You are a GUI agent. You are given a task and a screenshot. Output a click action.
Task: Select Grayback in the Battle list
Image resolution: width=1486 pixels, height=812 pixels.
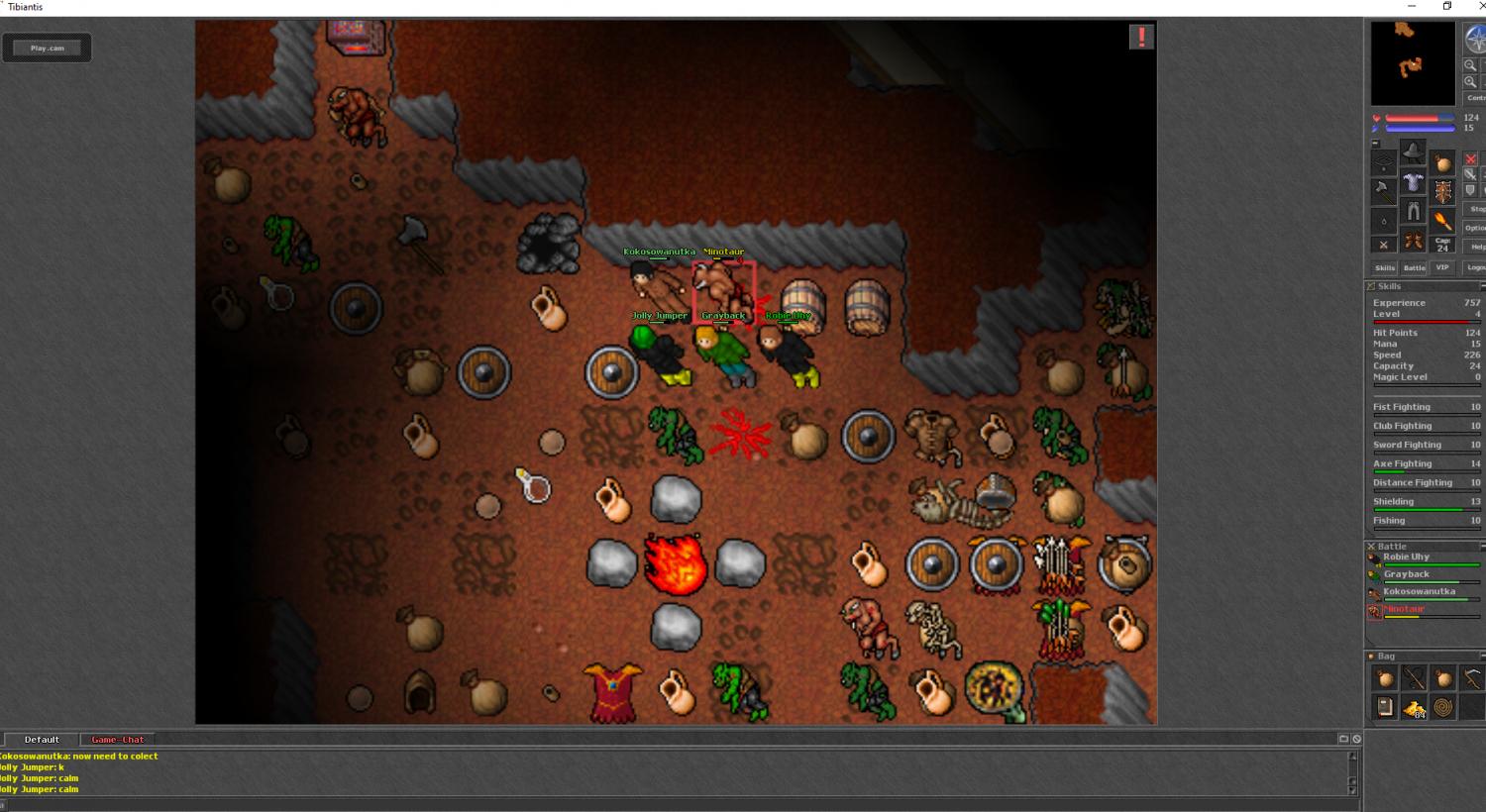(1406, 574)
